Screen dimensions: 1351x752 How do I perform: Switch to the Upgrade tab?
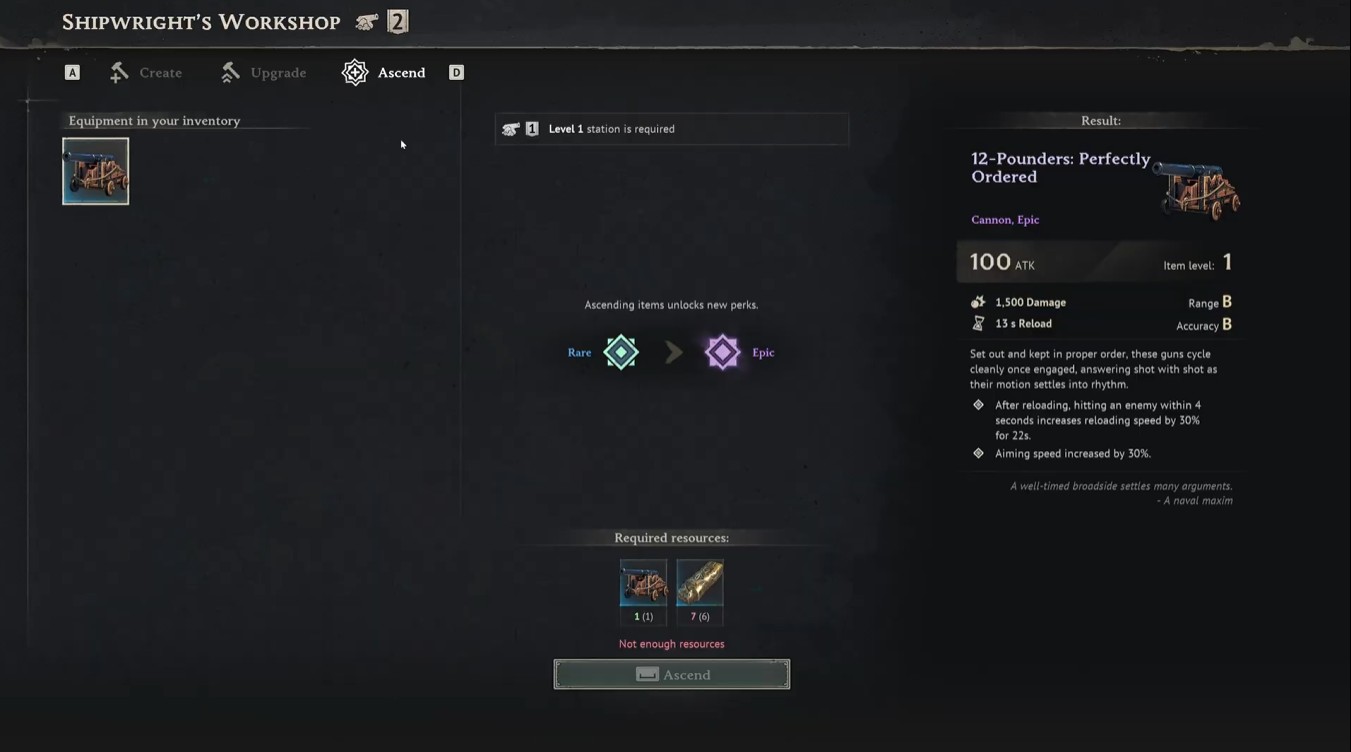(x=278, y=72)
